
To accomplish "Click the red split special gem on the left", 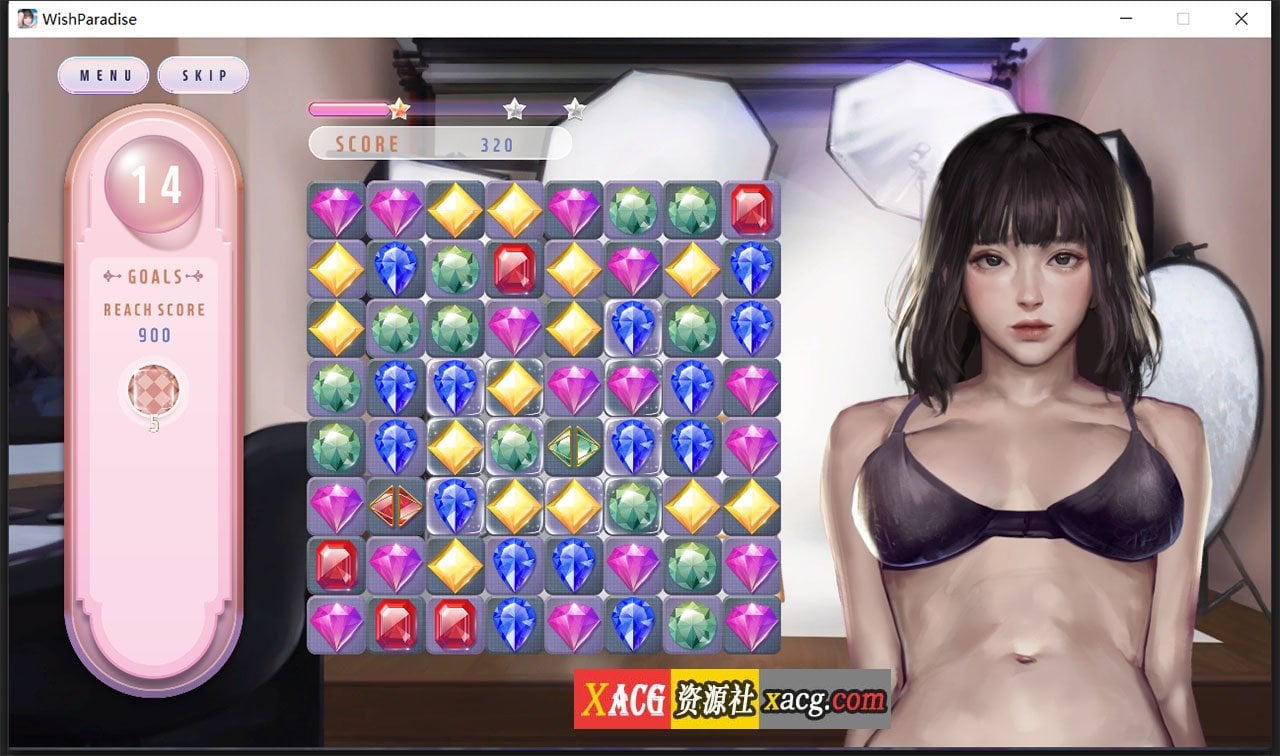I will point(396,507).
